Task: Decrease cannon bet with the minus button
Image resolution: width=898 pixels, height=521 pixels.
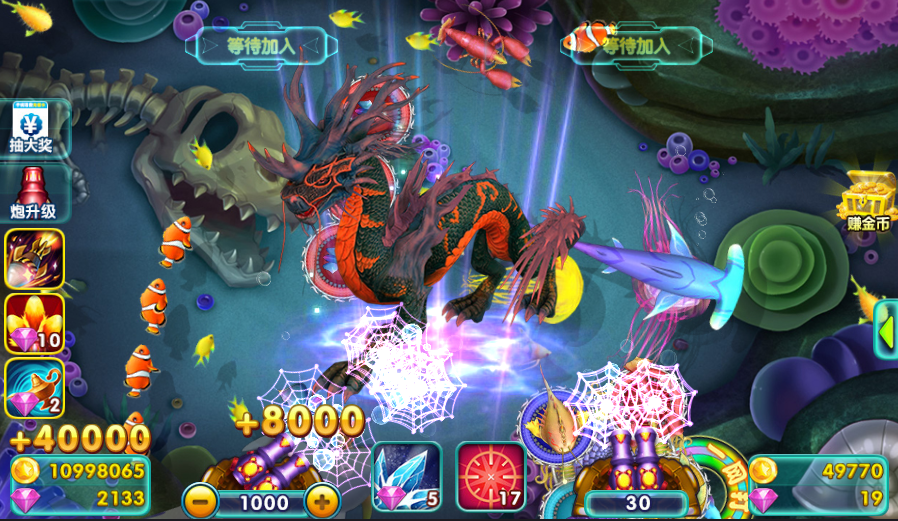Action: 200,499
